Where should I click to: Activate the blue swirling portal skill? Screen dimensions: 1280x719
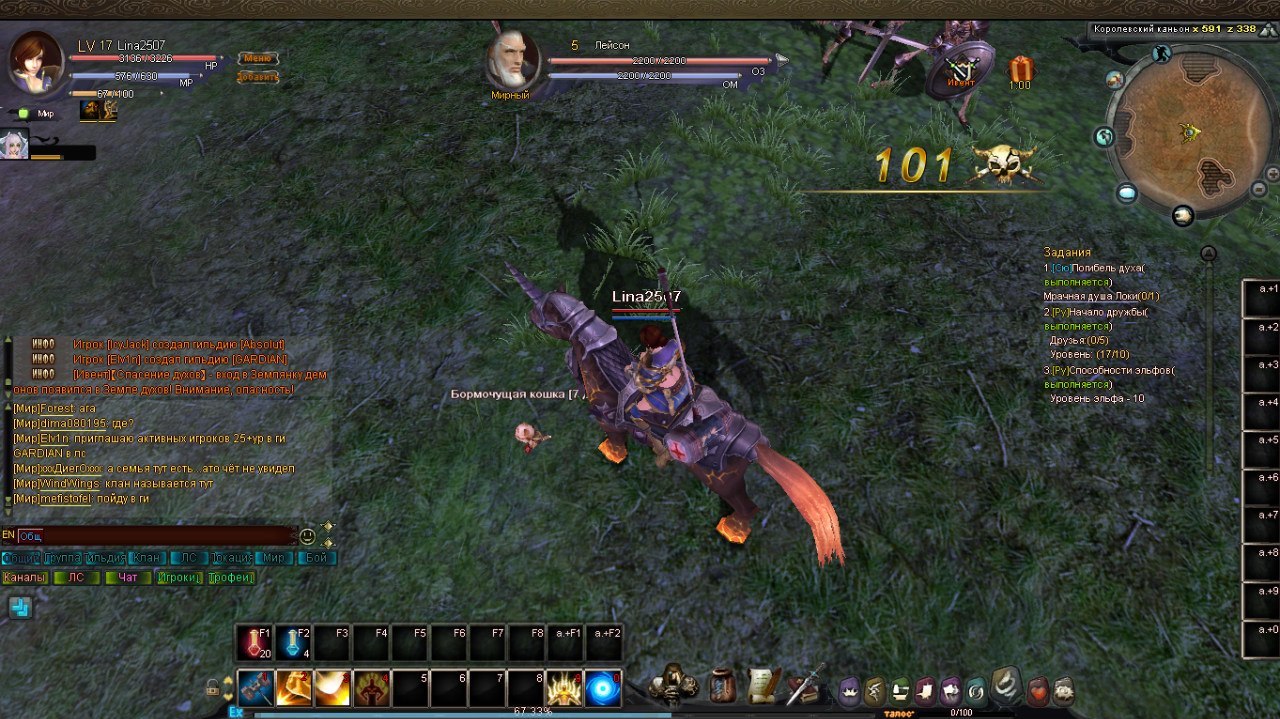(x=603, y=688)
